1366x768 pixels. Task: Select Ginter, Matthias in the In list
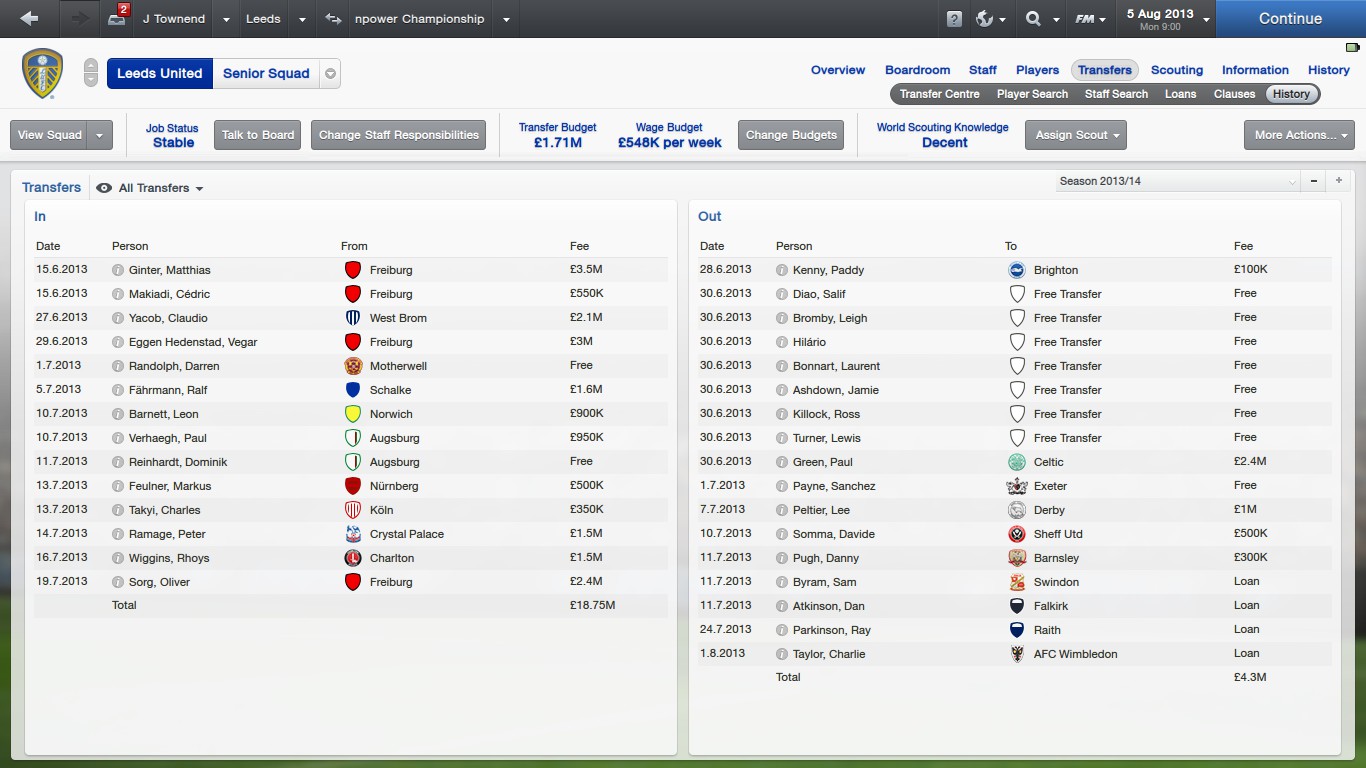(169, 270)
